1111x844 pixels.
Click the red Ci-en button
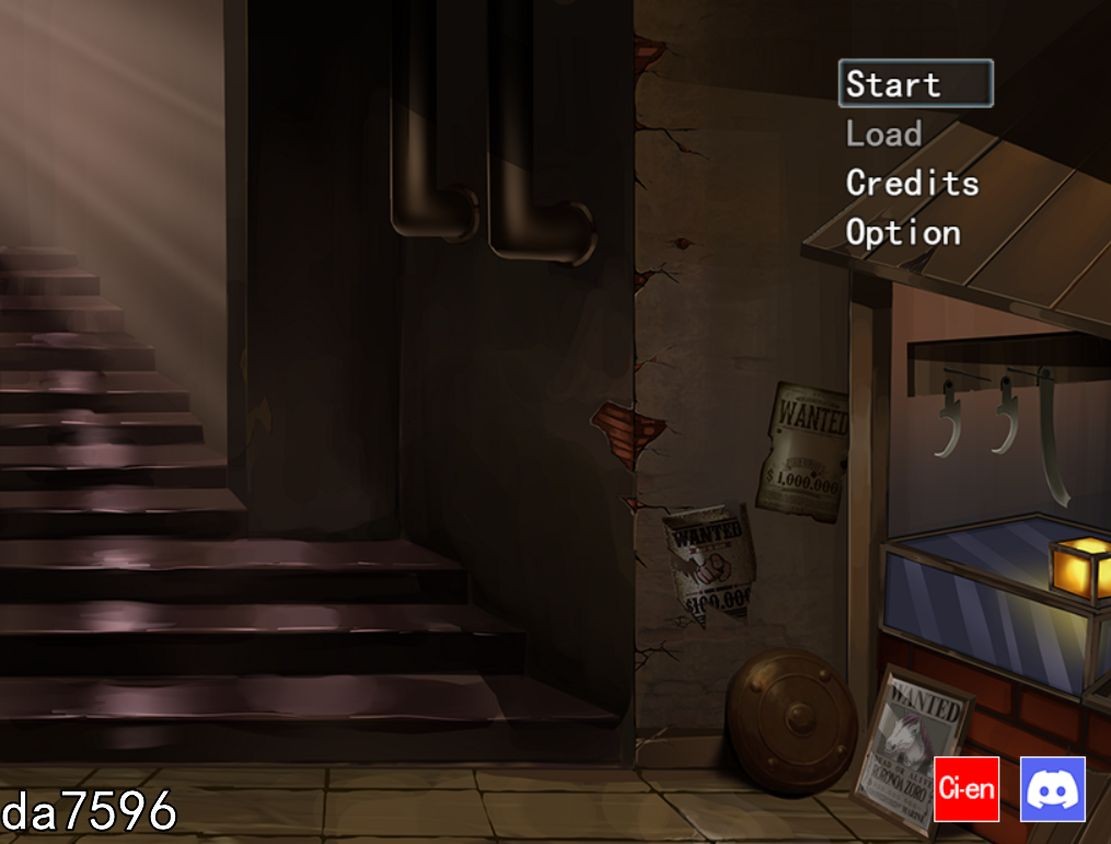click(x=966, y=789)
